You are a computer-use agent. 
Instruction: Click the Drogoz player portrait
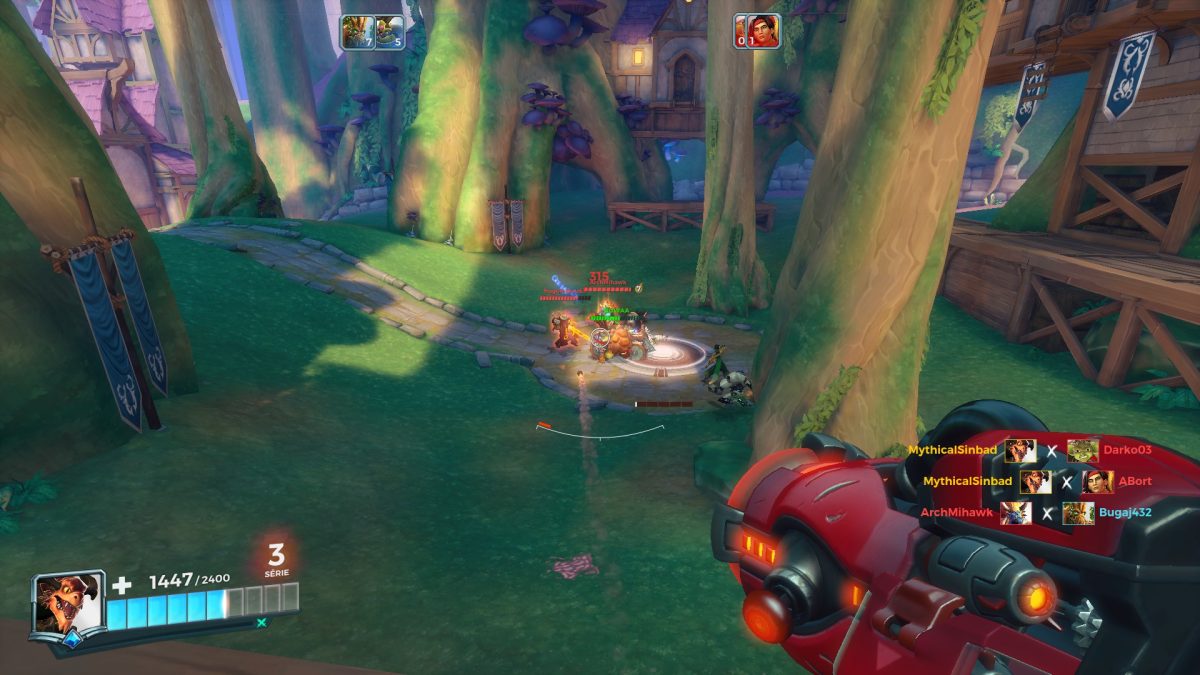click(x=68, y=603)
